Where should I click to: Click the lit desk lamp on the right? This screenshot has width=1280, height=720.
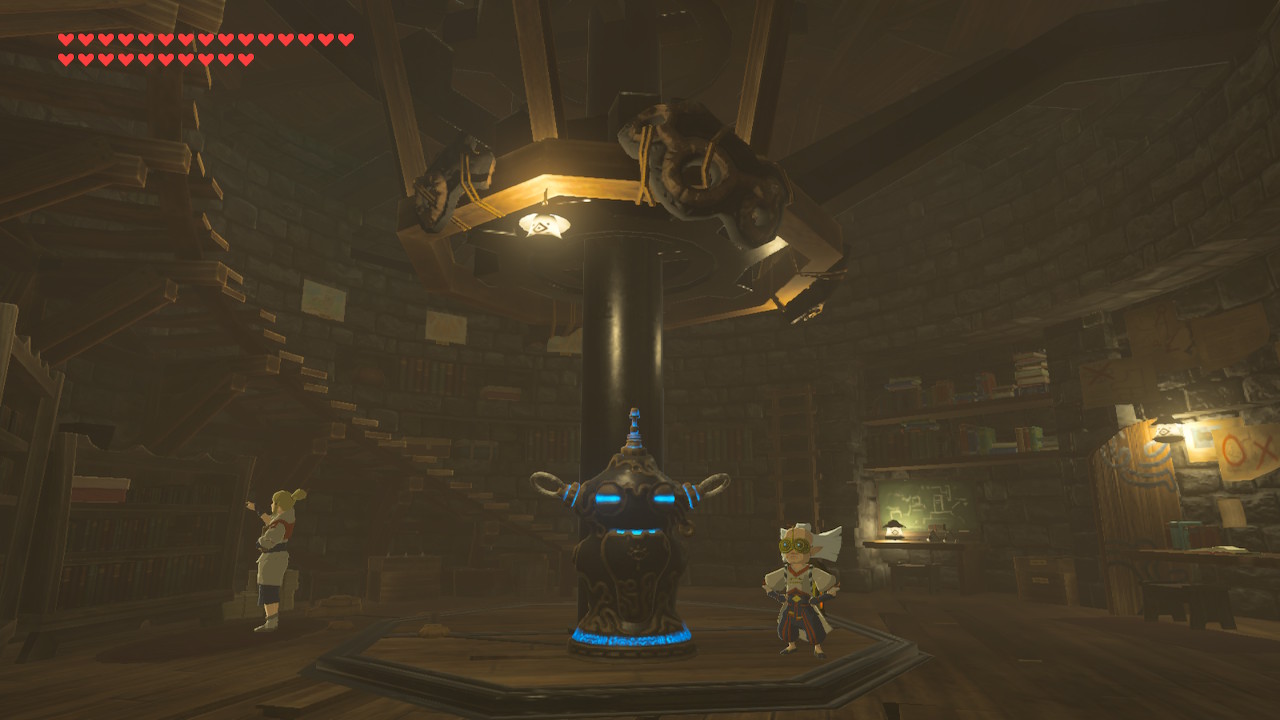(893, 529)
